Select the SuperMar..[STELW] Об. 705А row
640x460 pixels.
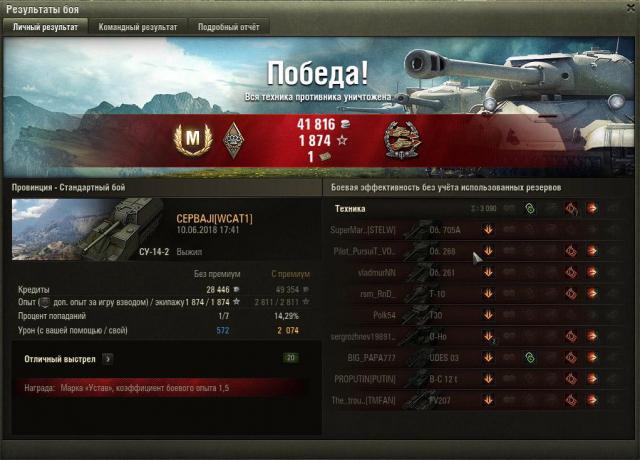click(470, 229)
